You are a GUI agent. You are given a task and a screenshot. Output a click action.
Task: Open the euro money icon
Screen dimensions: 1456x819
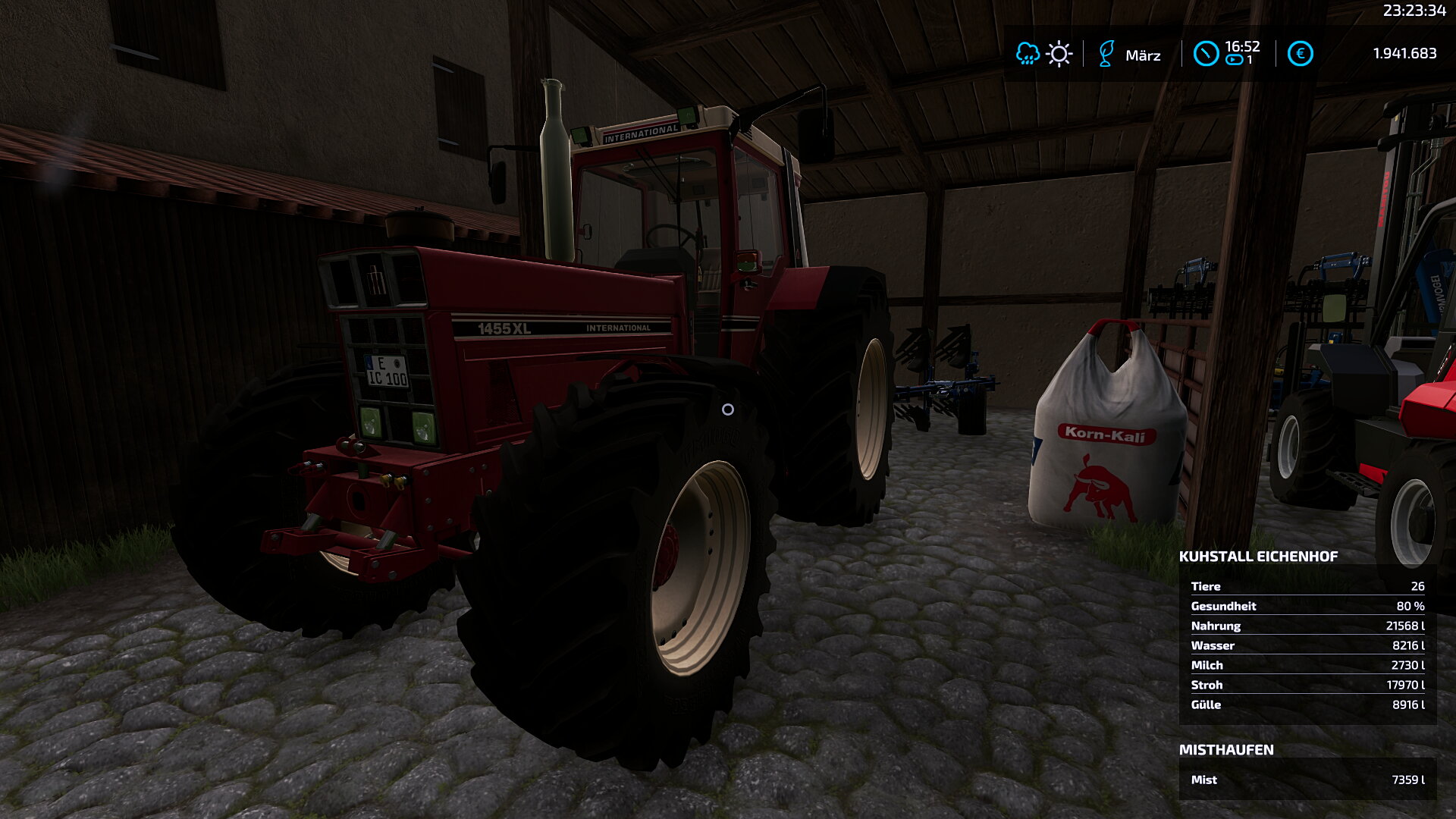[1300, 54]
